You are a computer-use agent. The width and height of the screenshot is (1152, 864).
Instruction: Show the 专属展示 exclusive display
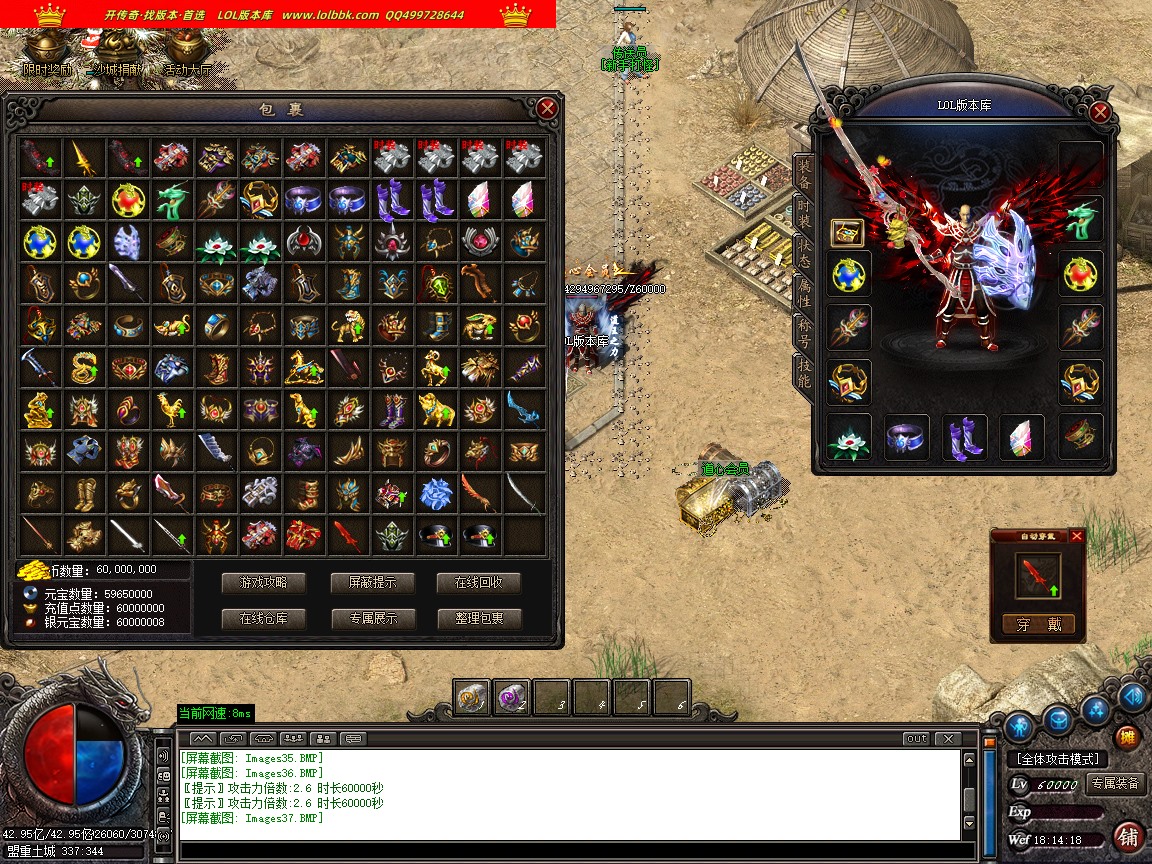click(x=372, y=619)
